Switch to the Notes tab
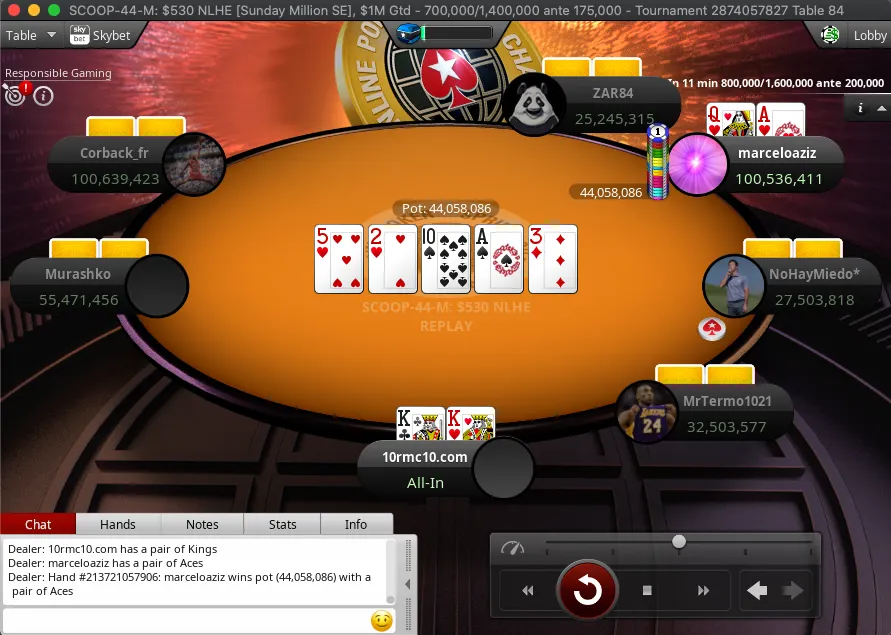This screenshot has width=891, height=635. pos(202,524)
